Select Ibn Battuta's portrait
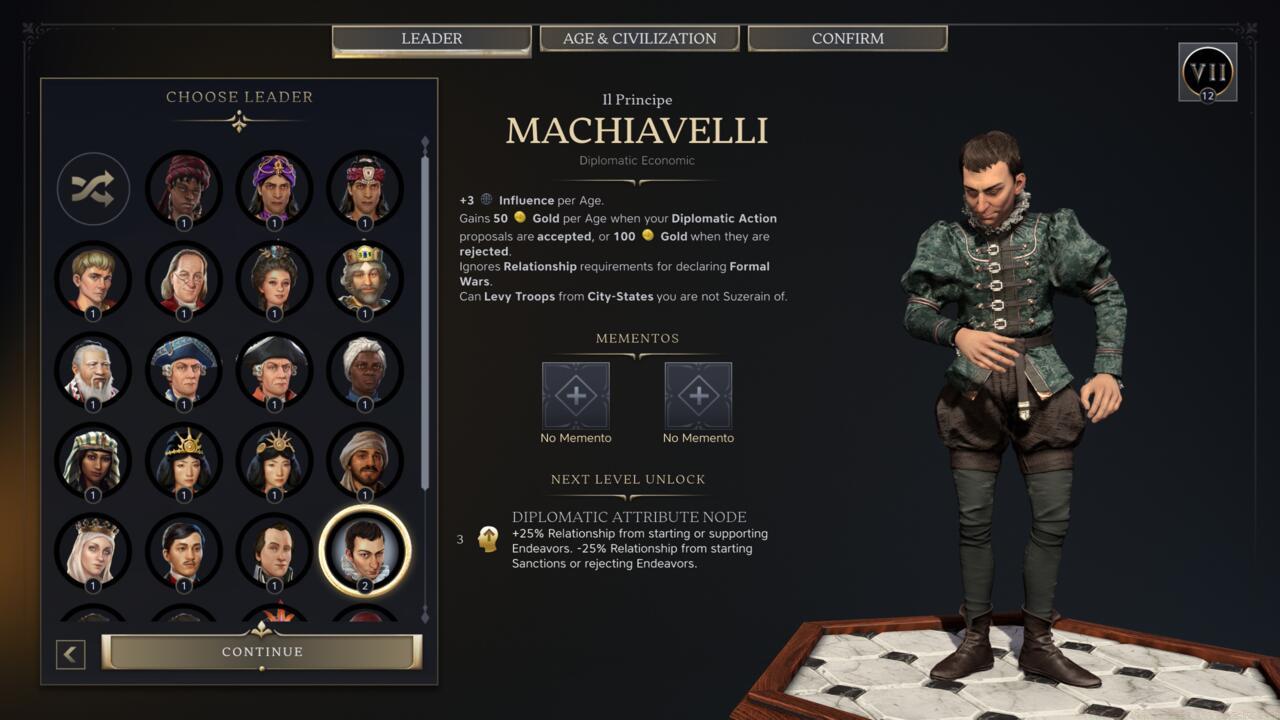Screen dimensions: 1280x720 pos(365,460)
